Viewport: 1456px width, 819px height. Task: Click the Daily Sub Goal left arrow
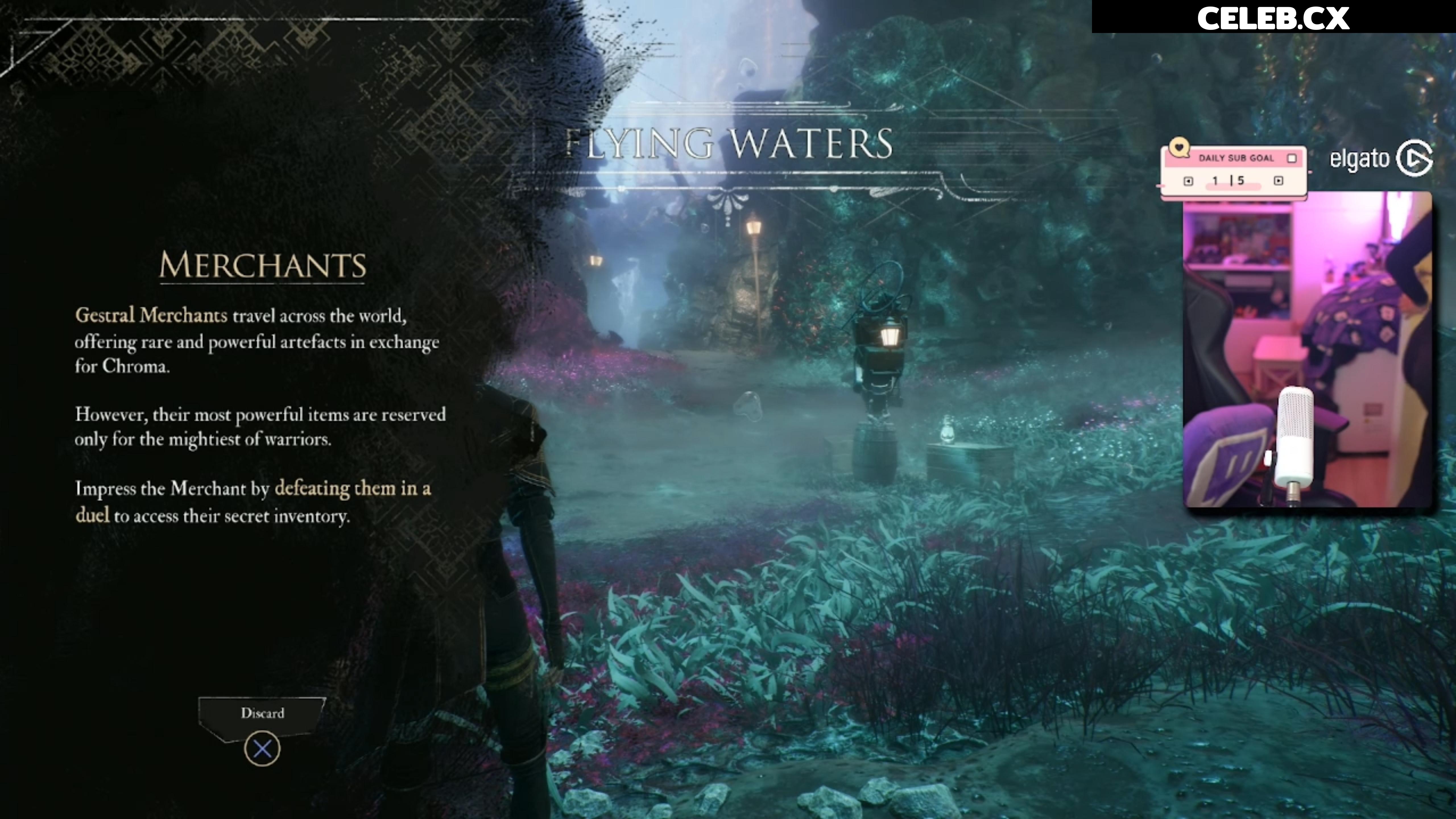pos(1188,181)
